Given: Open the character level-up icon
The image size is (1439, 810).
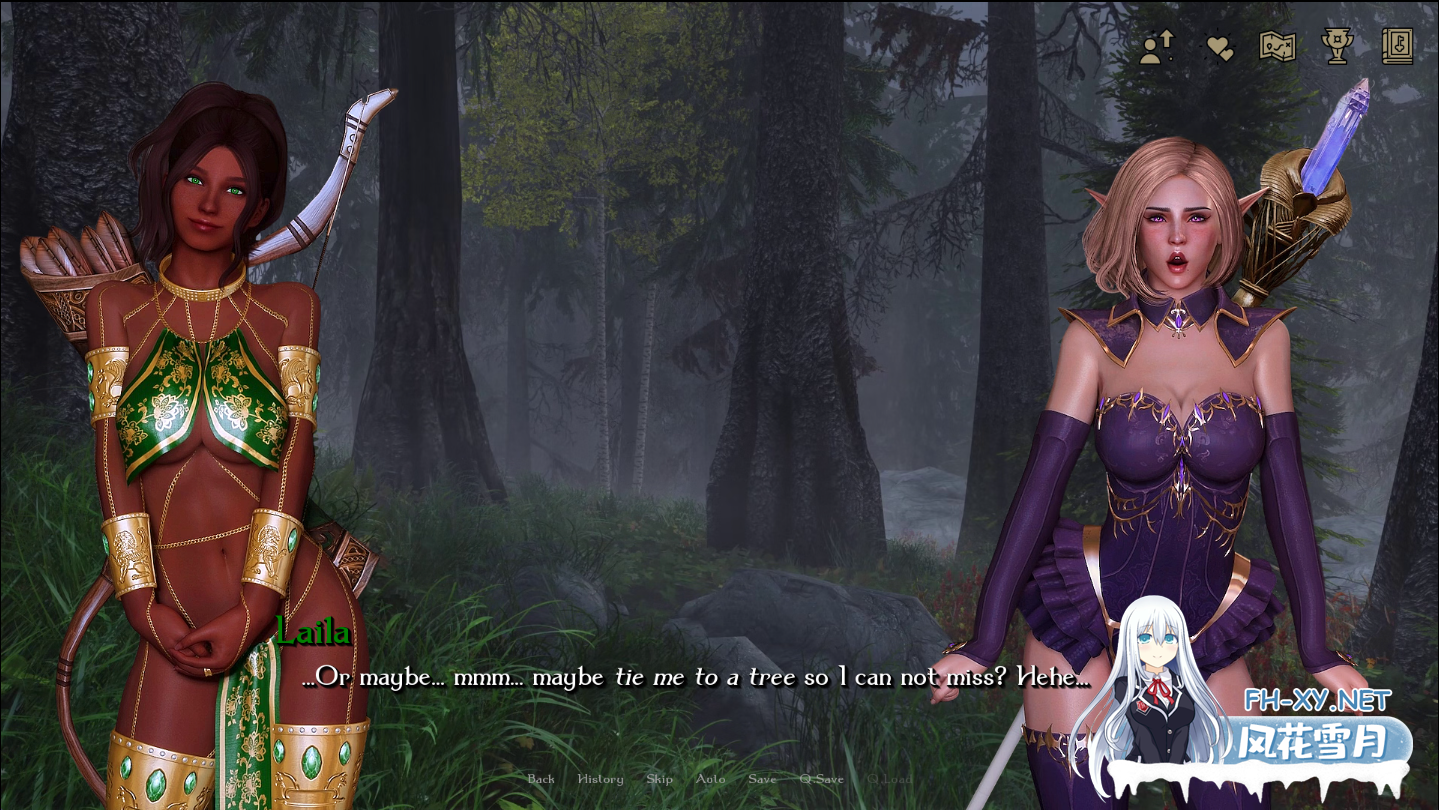Looking at the screenshot, I should [x=1157, y=47].
